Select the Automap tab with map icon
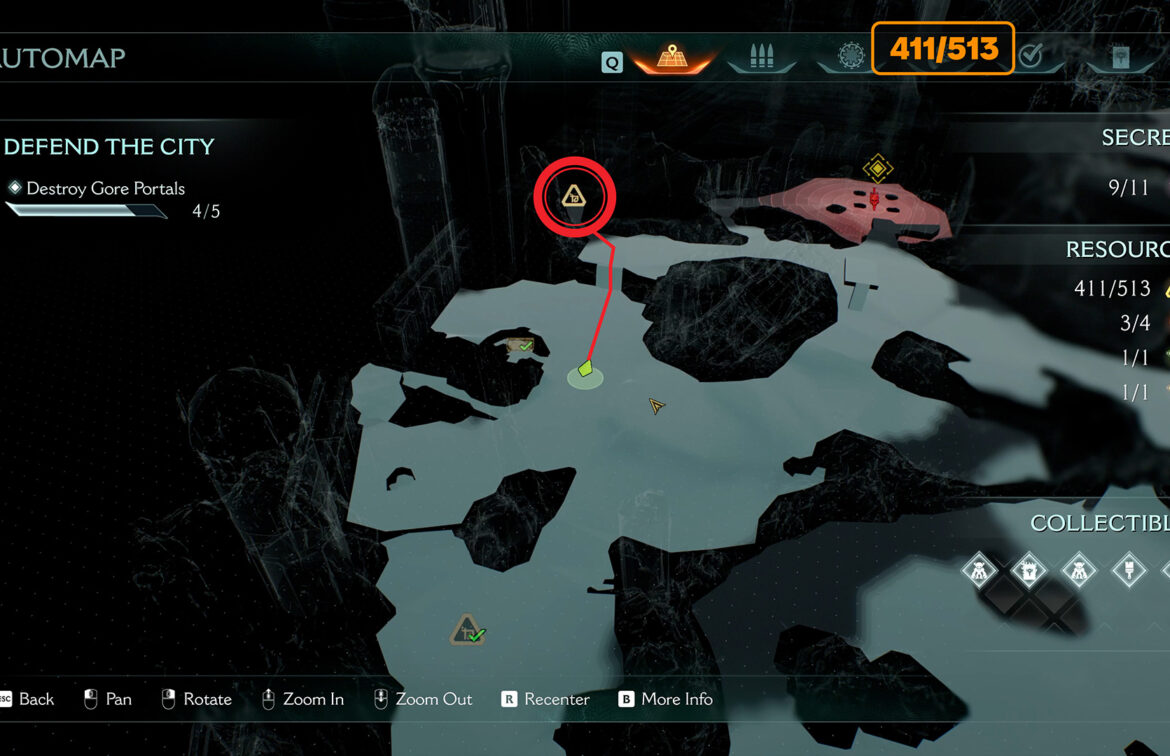 [672, 56]
